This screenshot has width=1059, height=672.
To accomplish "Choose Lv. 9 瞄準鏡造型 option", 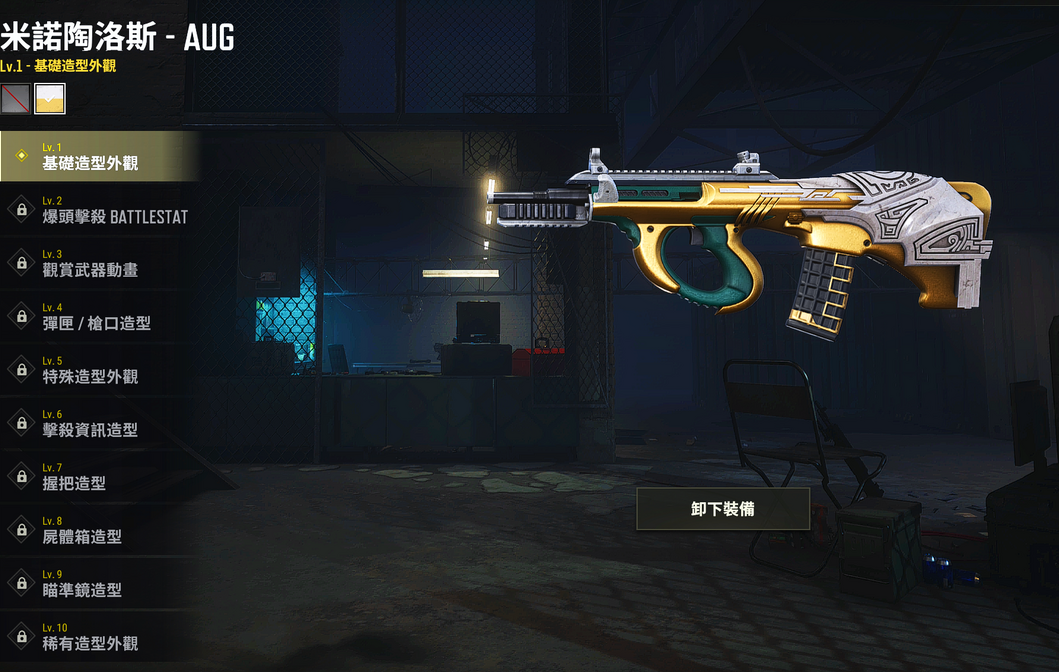I will point(98,583).
